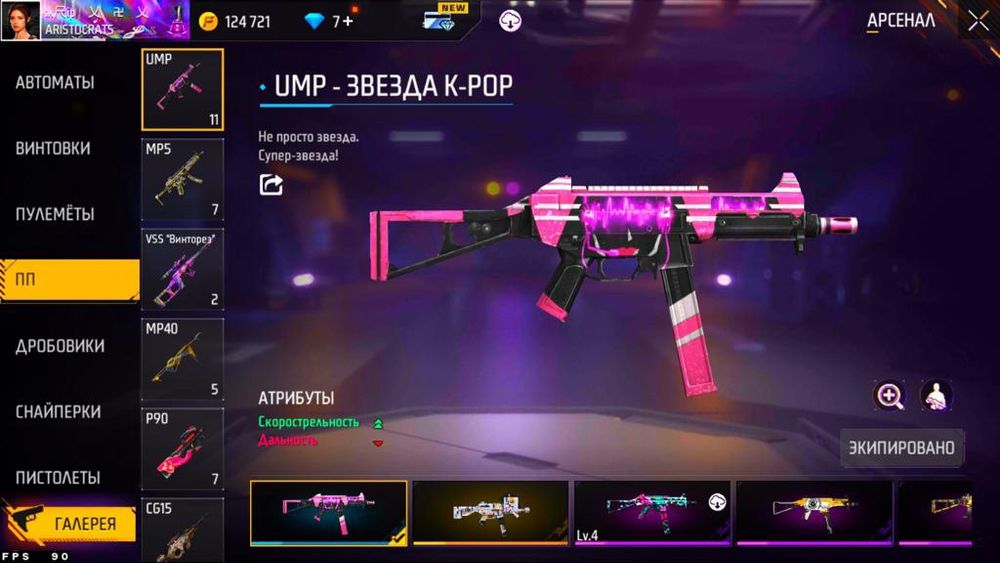Open the Винтовки category
The image size is (1000, 563).
[x=53, y=149]
